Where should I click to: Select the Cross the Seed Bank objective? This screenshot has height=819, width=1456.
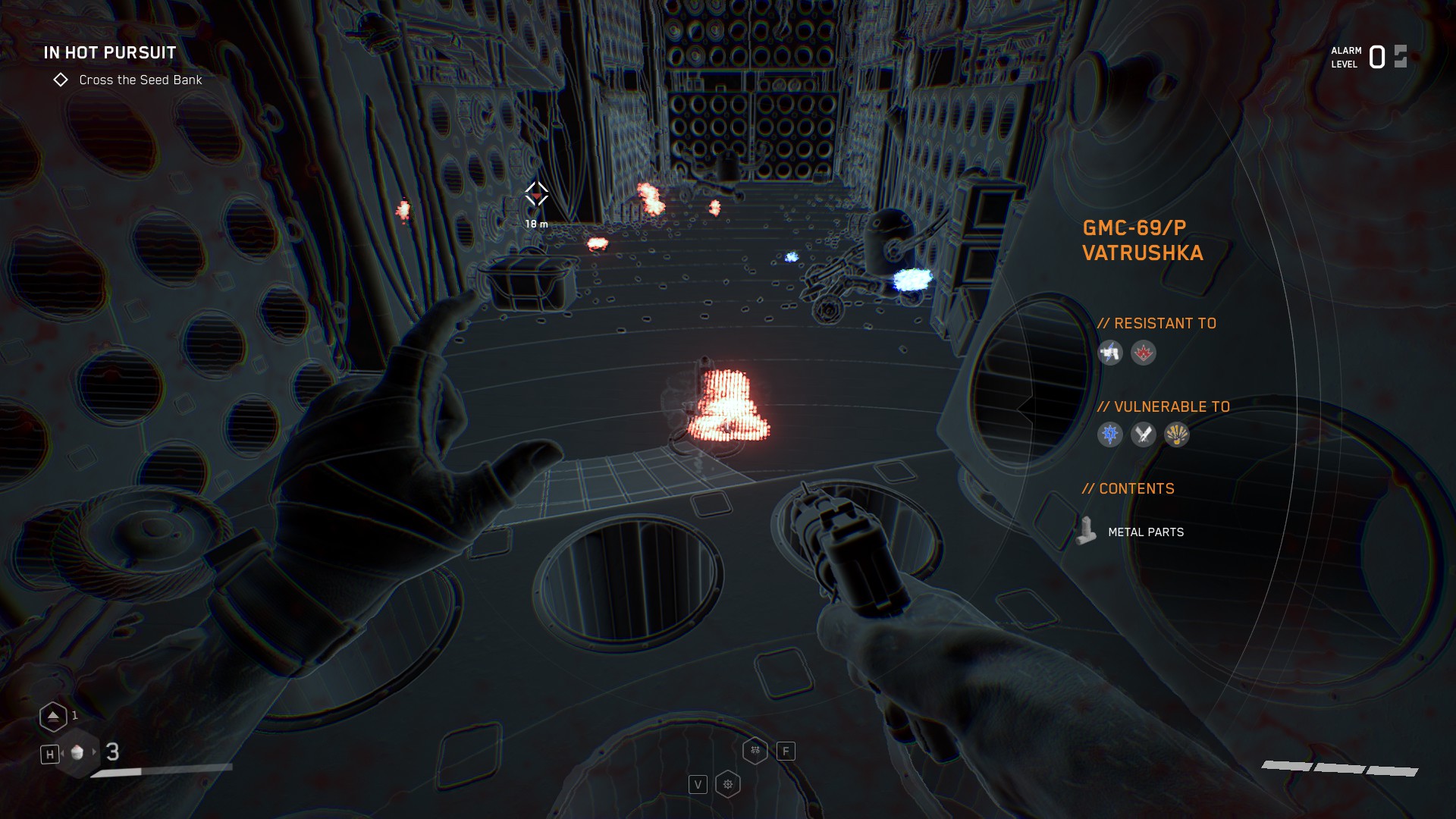pyautogui.click(x=140, y=80)
